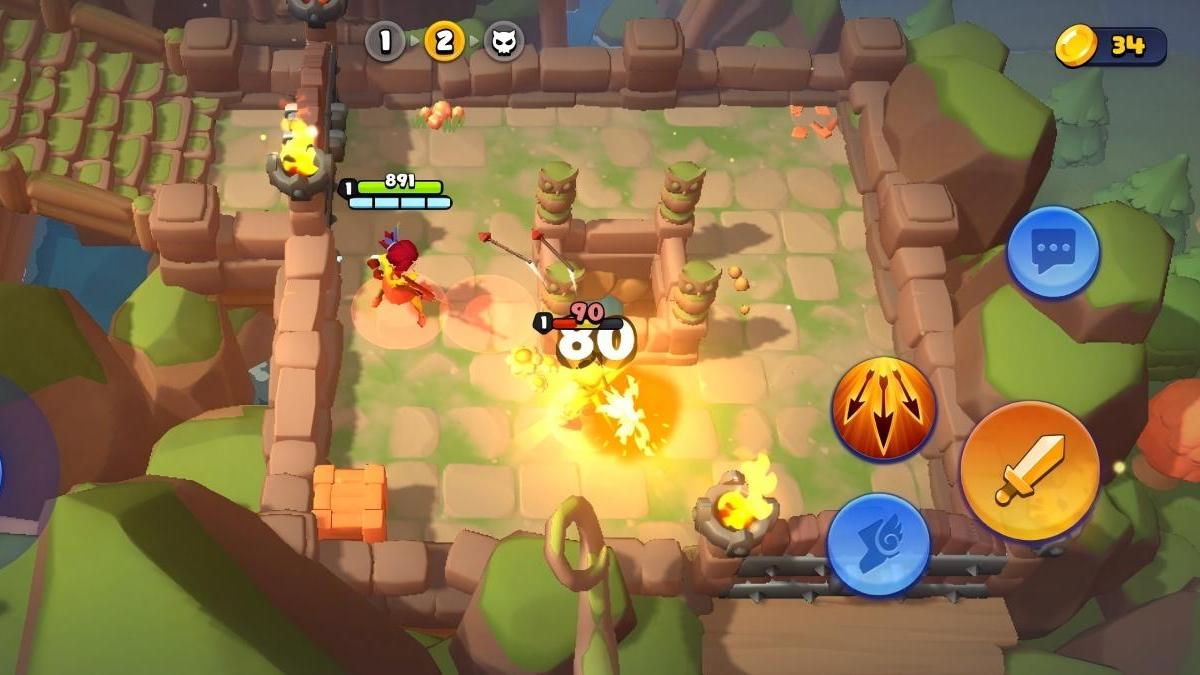Open the chat speech bubble button
This screenshot has width=1200, height=675.
point(1053,251)
